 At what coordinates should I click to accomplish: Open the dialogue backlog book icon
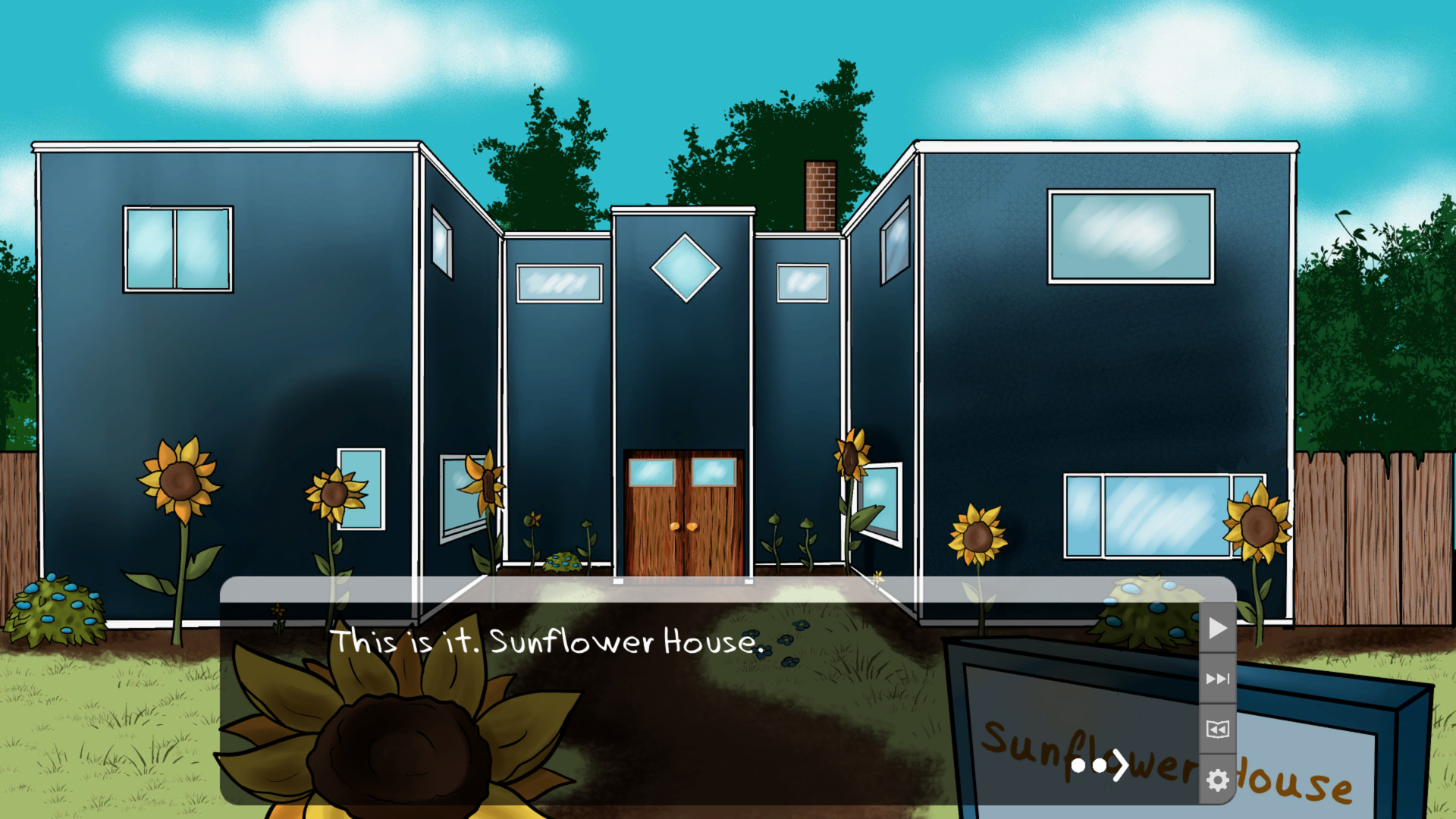pyautogui.click(x=1216, y=730)
